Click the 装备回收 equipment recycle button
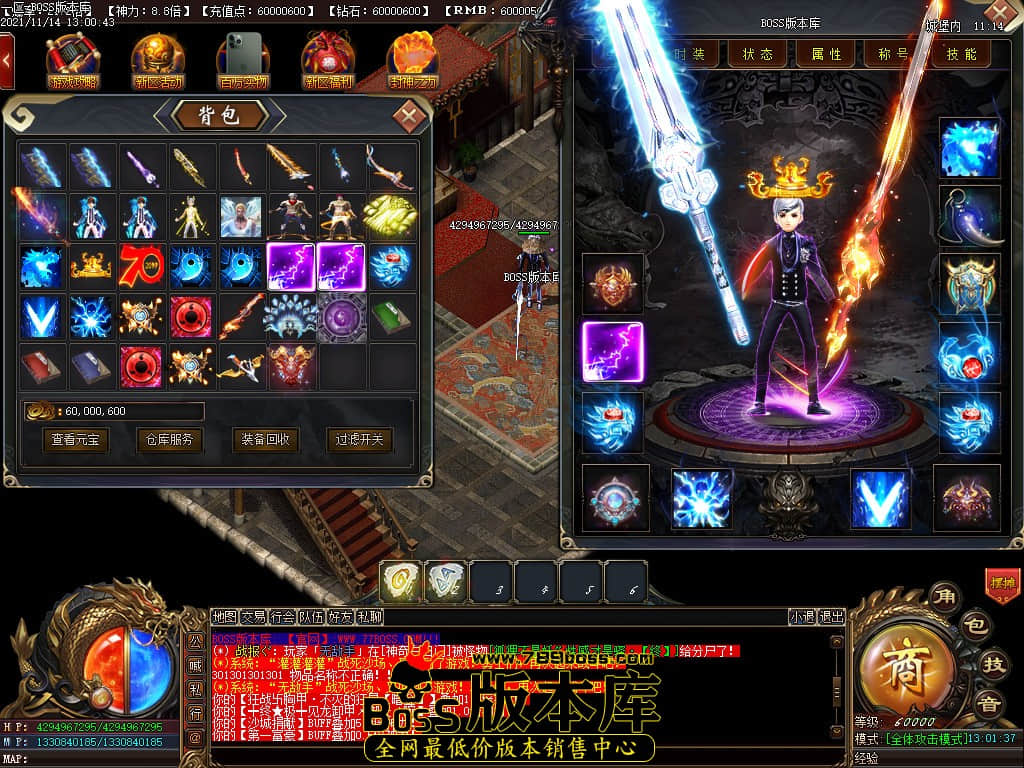The width and height of the screenshot is (1024, 768). click(x=264, y=439)
